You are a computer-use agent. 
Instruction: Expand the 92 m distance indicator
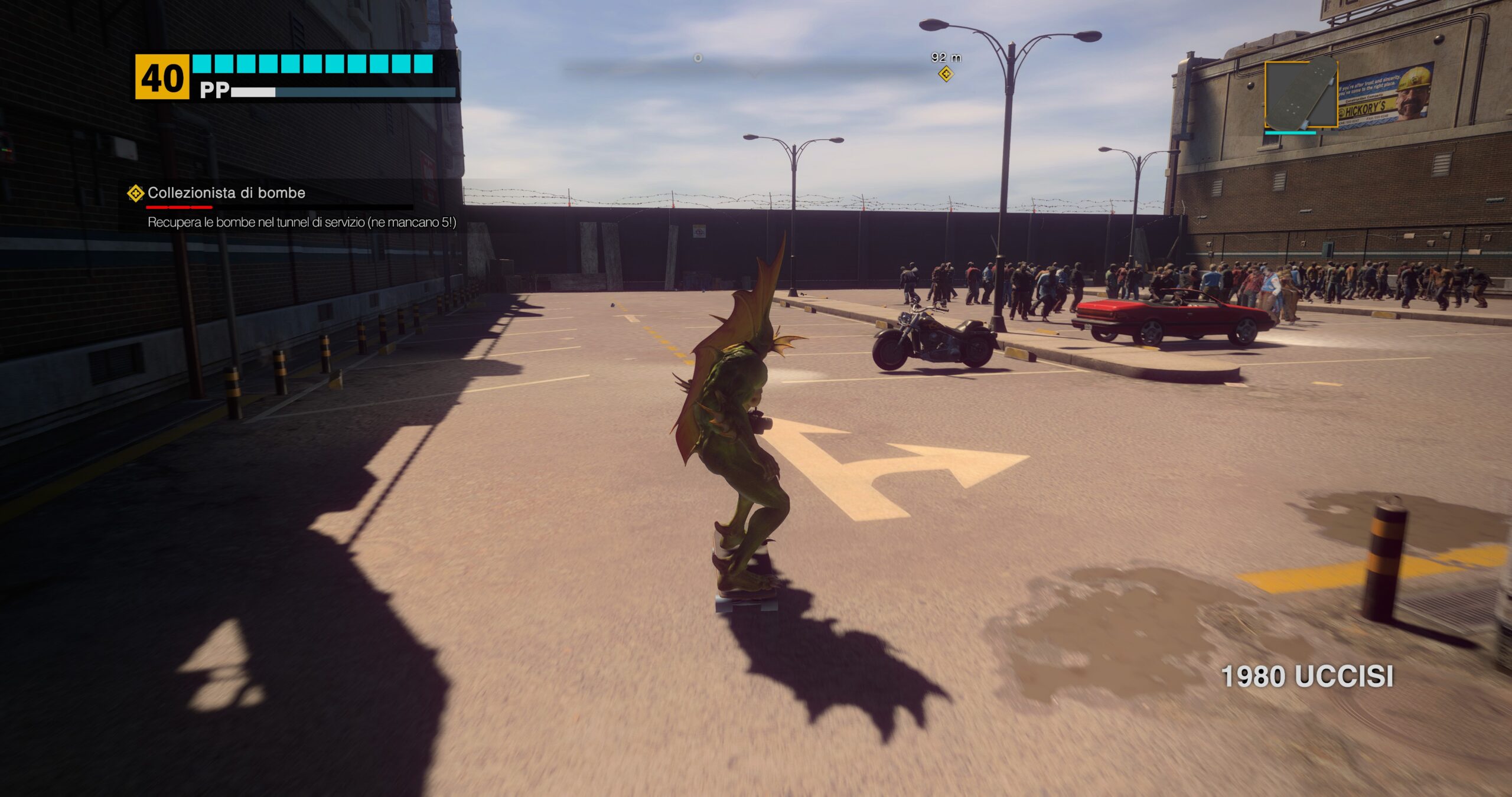tap(945, 56)
